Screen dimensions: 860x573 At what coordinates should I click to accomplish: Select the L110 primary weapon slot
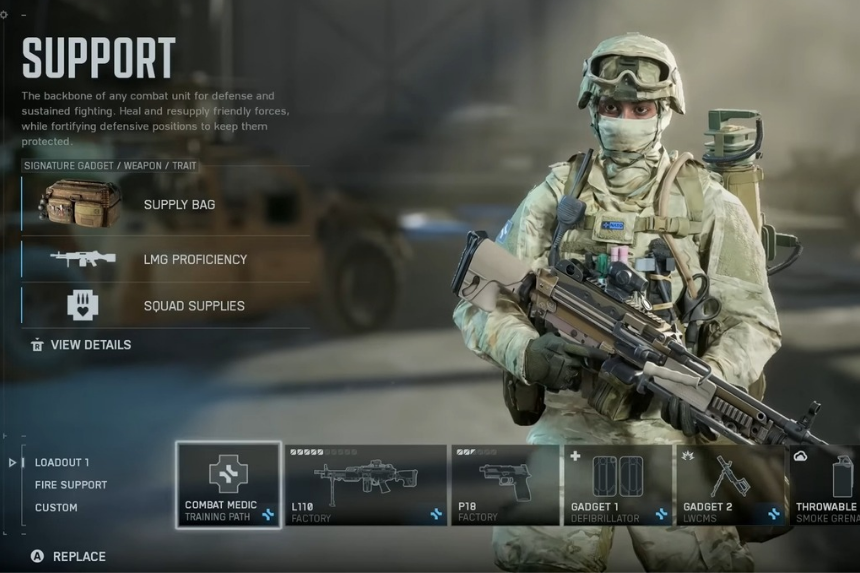tap(365, 485)
